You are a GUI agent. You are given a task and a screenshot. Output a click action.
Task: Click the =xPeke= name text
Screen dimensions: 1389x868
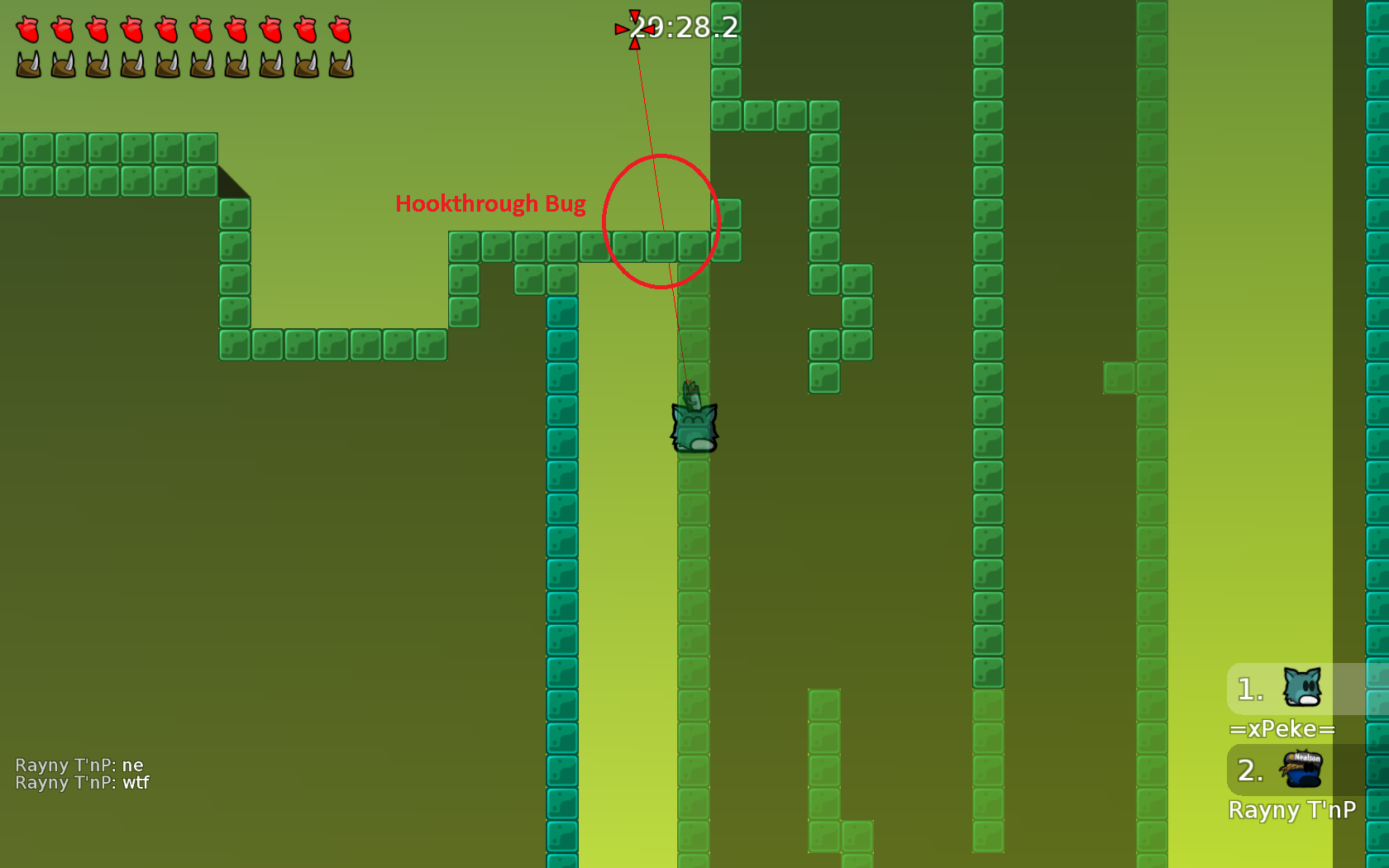pyautogui.click(x=1283, y=729)
